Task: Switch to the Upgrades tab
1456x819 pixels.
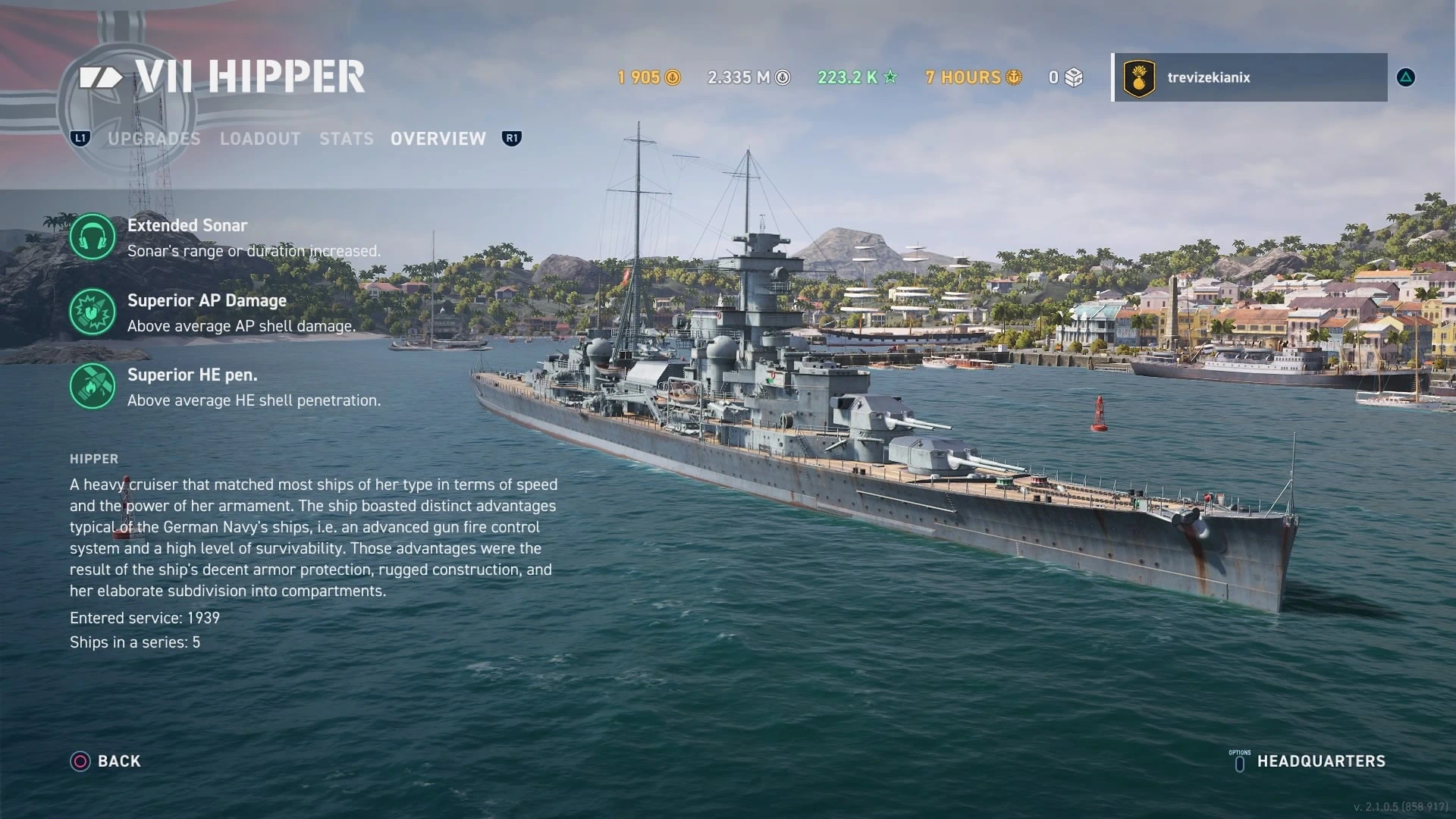Action: 154,139
